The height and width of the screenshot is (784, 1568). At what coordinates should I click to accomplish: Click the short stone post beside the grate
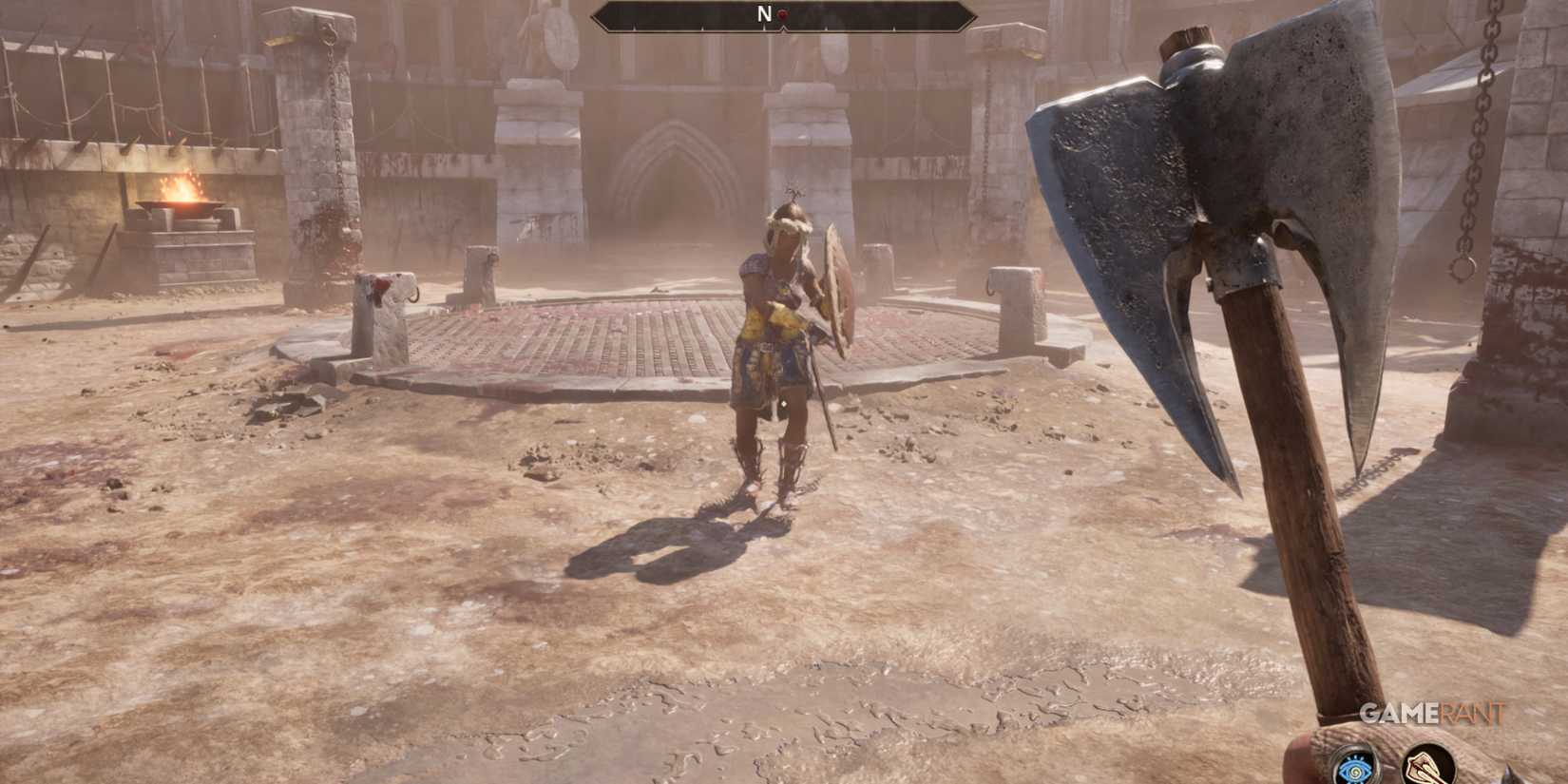pyautogui.click(x=1015, y=314)
